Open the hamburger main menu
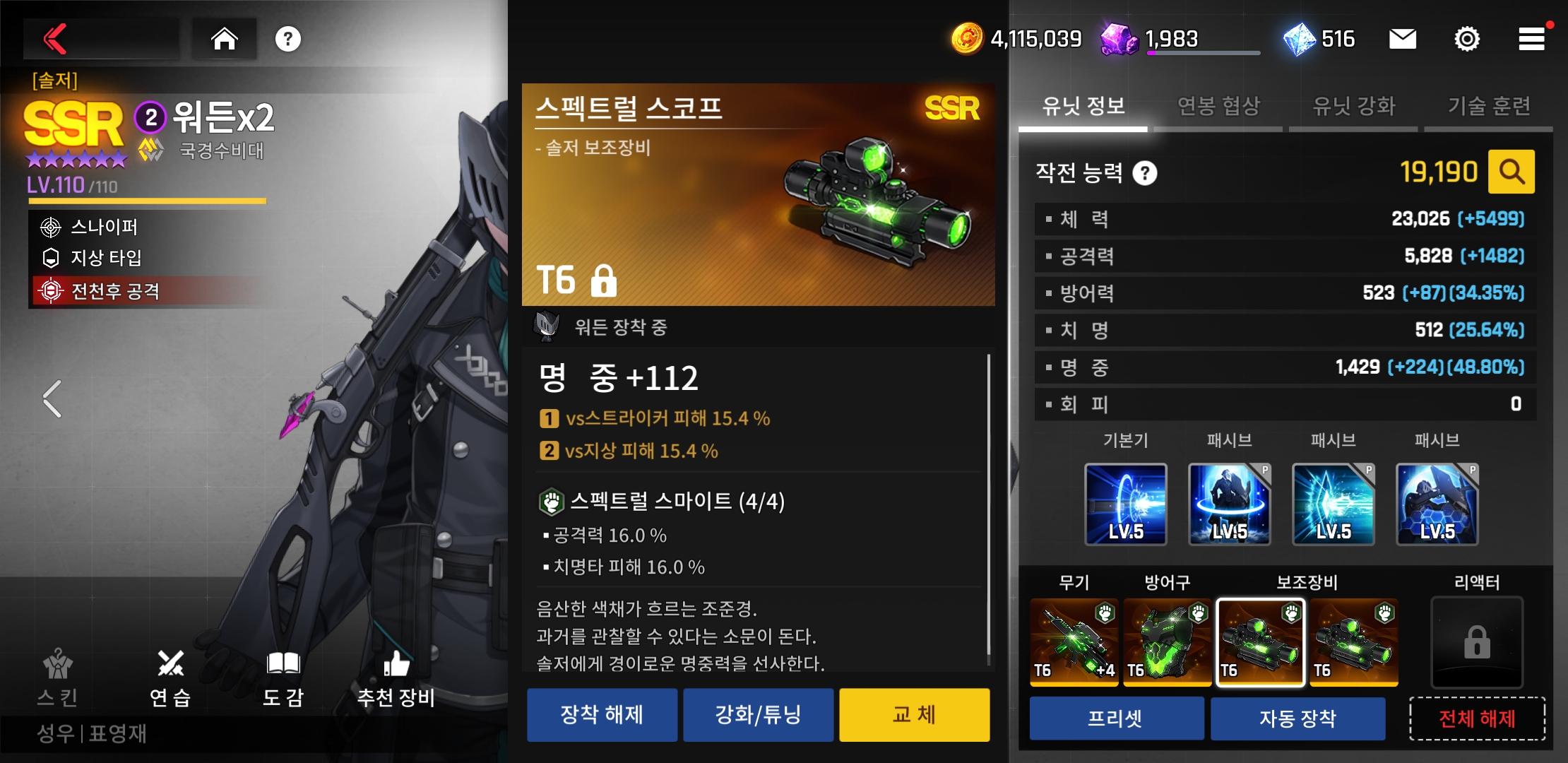The height and width of the screenshot is (763, 1568). [1531, 39]
